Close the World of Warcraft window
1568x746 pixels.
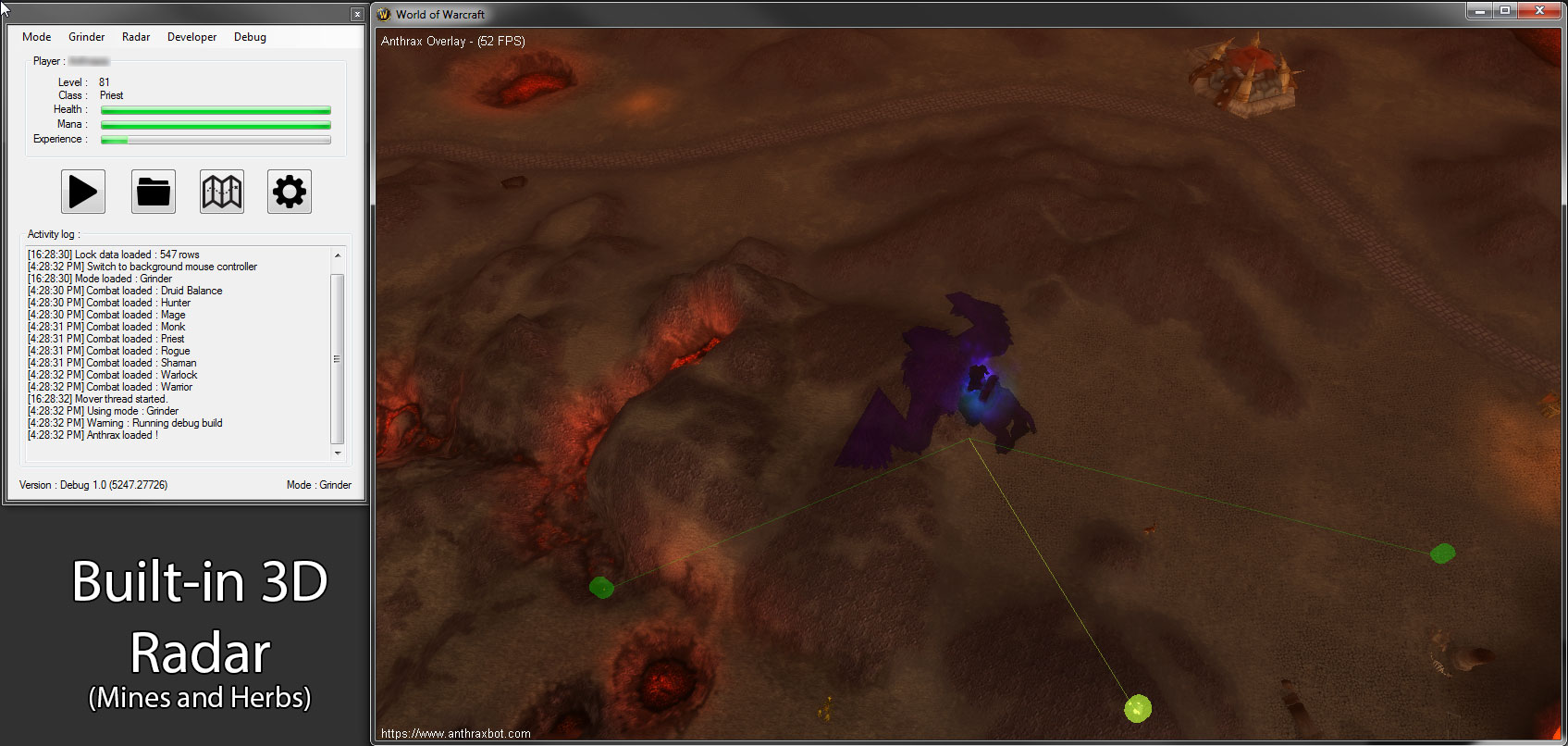point(1539,10)
